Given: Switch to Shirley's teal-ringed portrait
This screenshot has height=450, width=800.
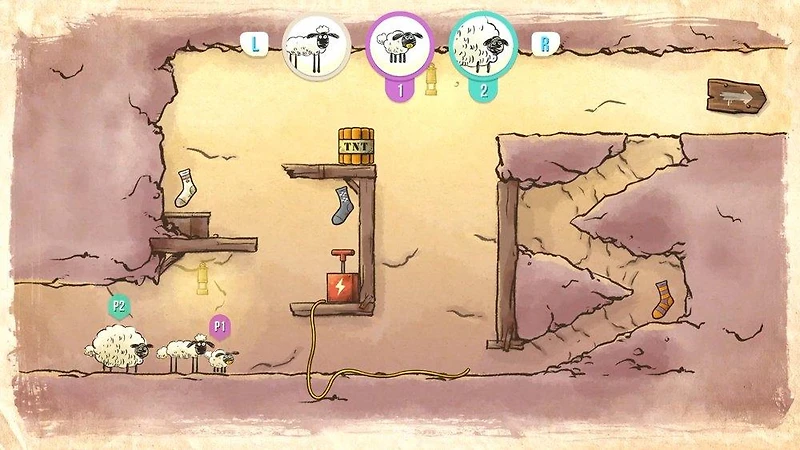Looking at the screenshot, I should pos(482,45).
